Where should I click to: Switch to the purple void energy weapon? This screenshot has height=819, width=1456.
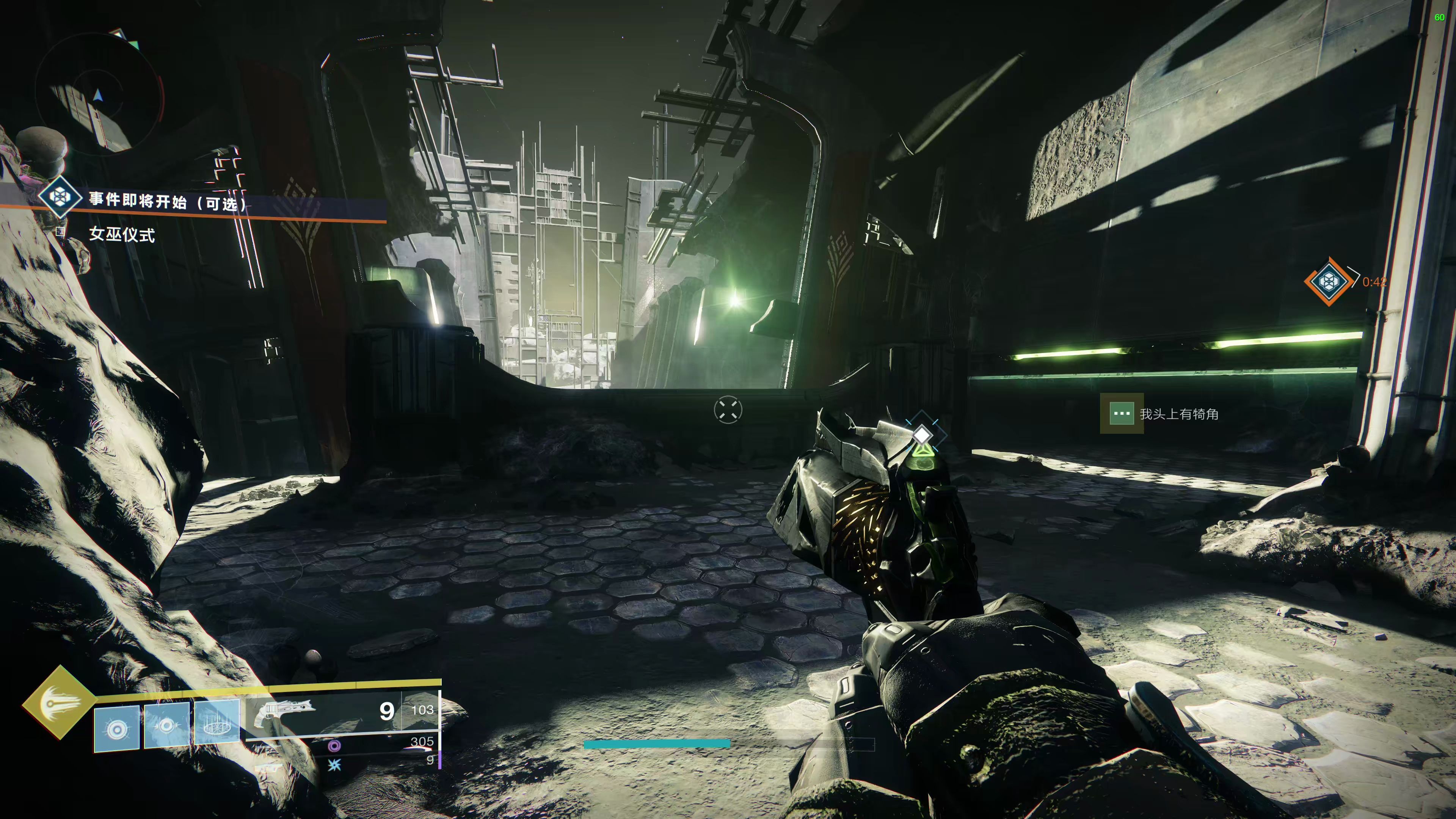point(334,746)
